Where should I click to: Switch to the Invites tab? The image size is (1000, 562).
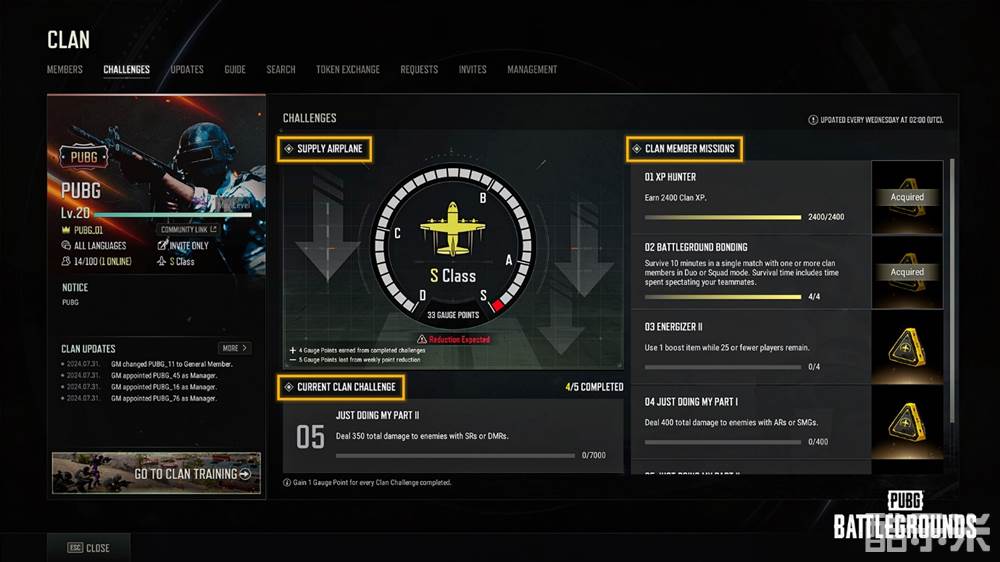tap(473, 70)
